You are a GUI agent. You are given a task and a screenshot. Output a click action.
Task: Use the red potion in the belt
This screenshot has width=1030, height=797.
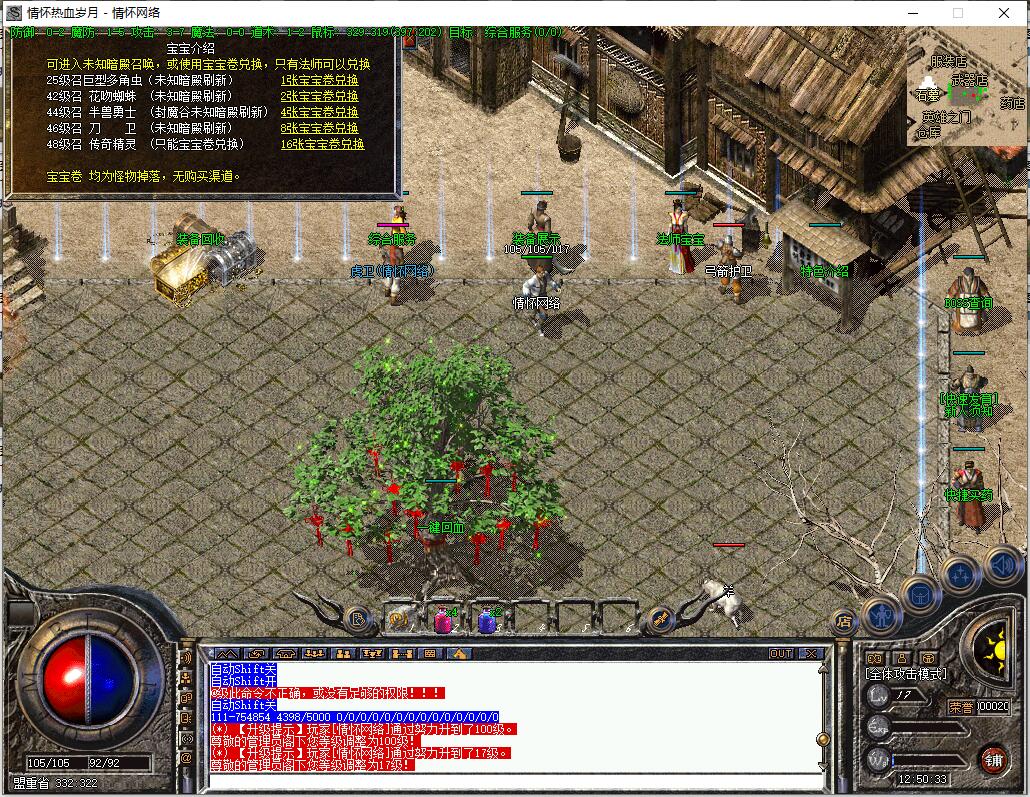pos(443,621)
